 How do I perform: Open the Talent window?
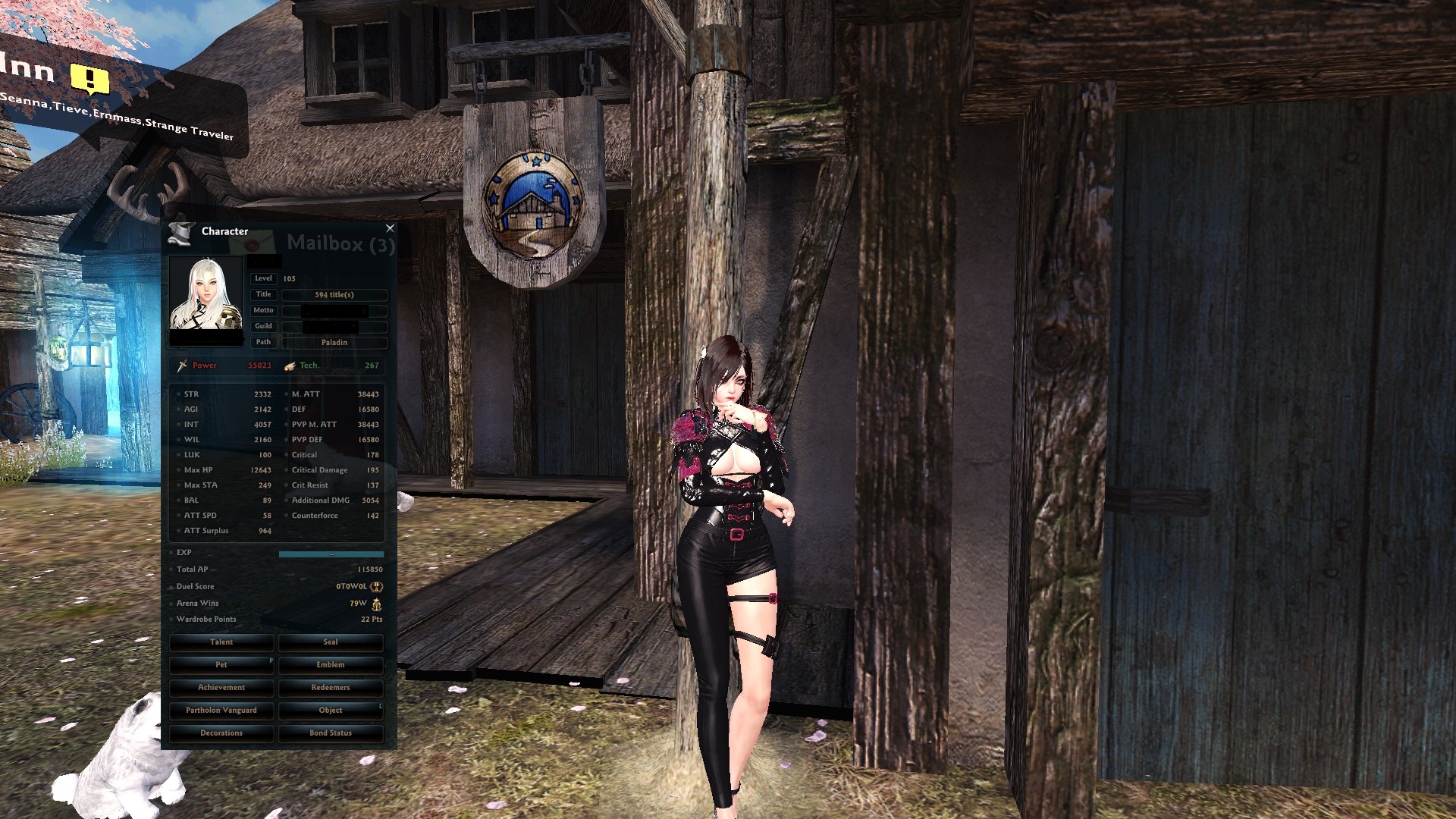tap(221, 642)
